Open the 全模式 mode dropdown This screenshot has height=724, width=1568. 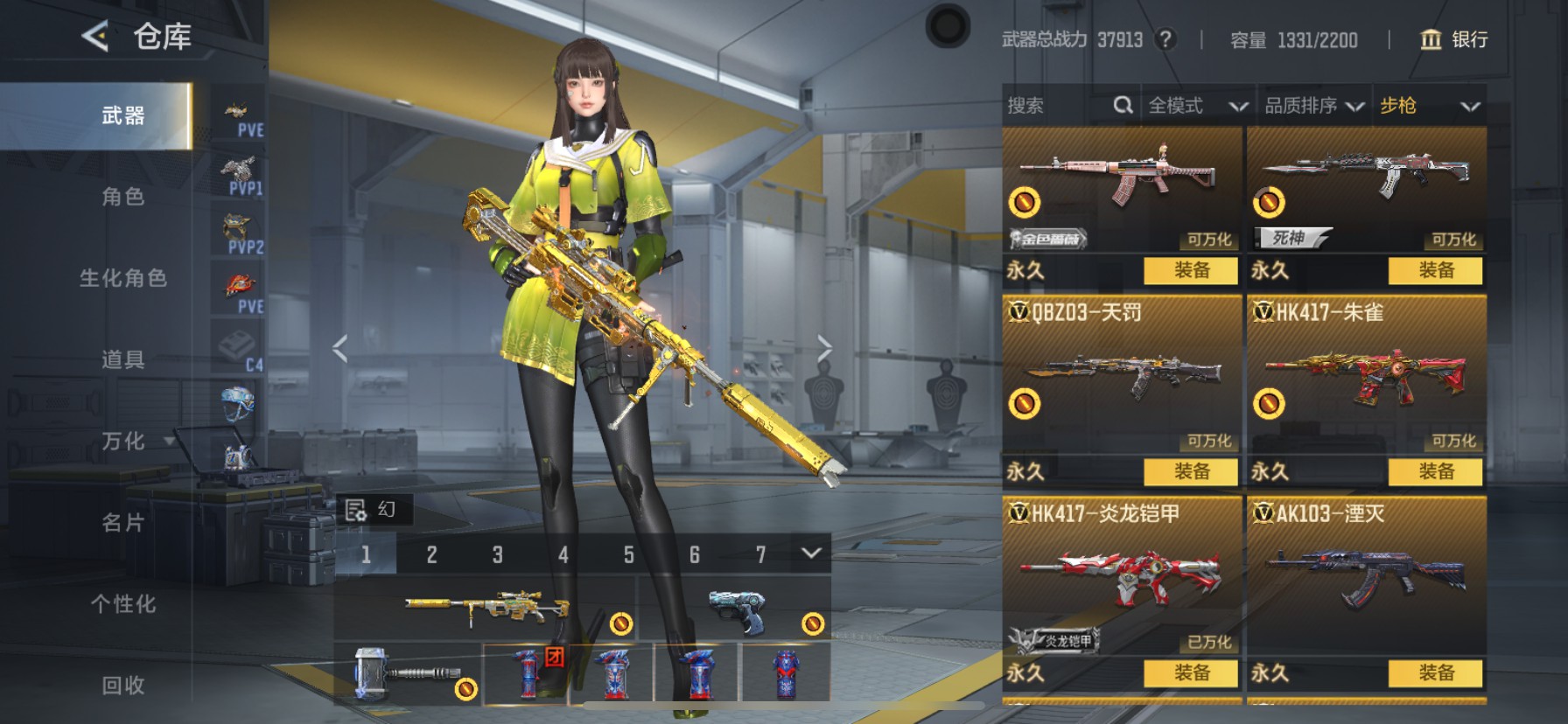coord(1197,106)
